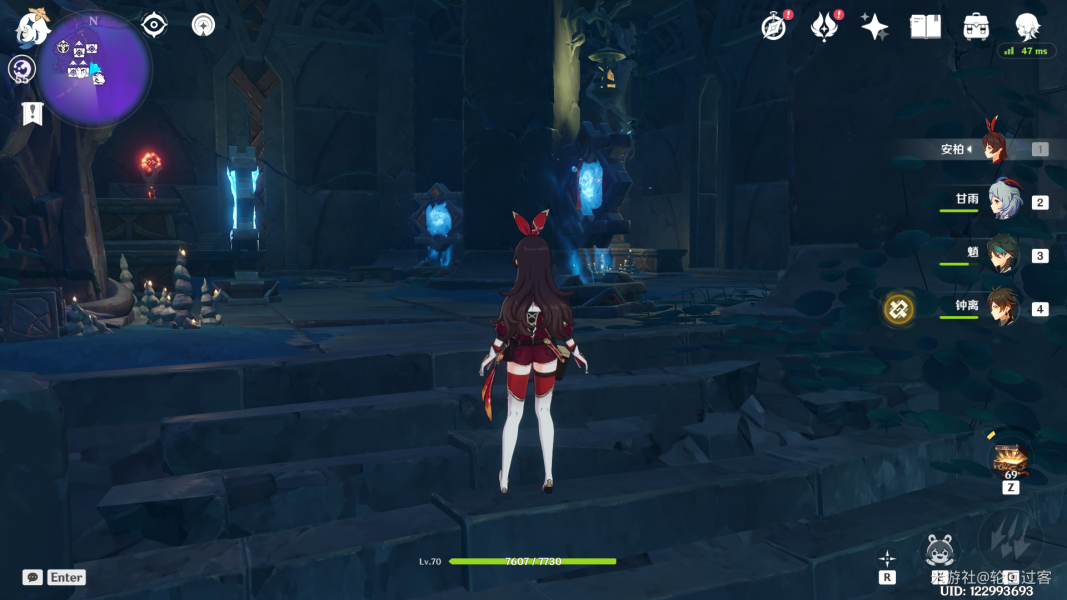1067x600 pixels.
Task: Open the Paimon main menu
Action: pos(33,28)
